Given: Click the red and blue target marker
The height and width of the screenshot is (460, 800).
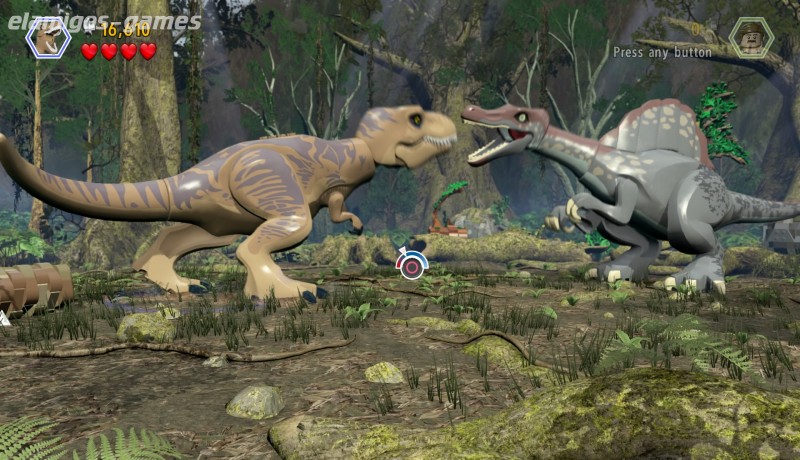Looking at the screenshot, I should point(411,264).
